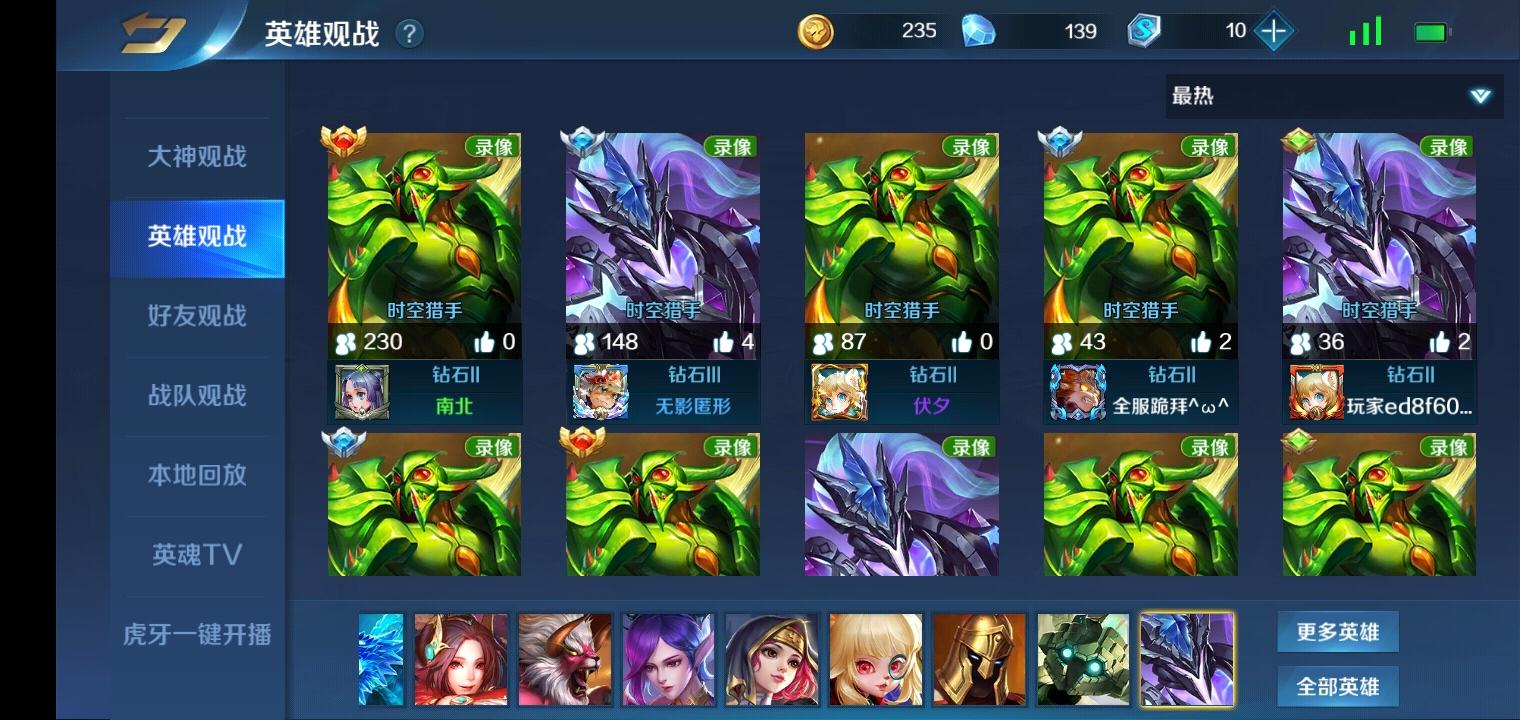Open the 虎牙一键开播 menu item
Screen dimensions: 1520x720
point(196,634)
